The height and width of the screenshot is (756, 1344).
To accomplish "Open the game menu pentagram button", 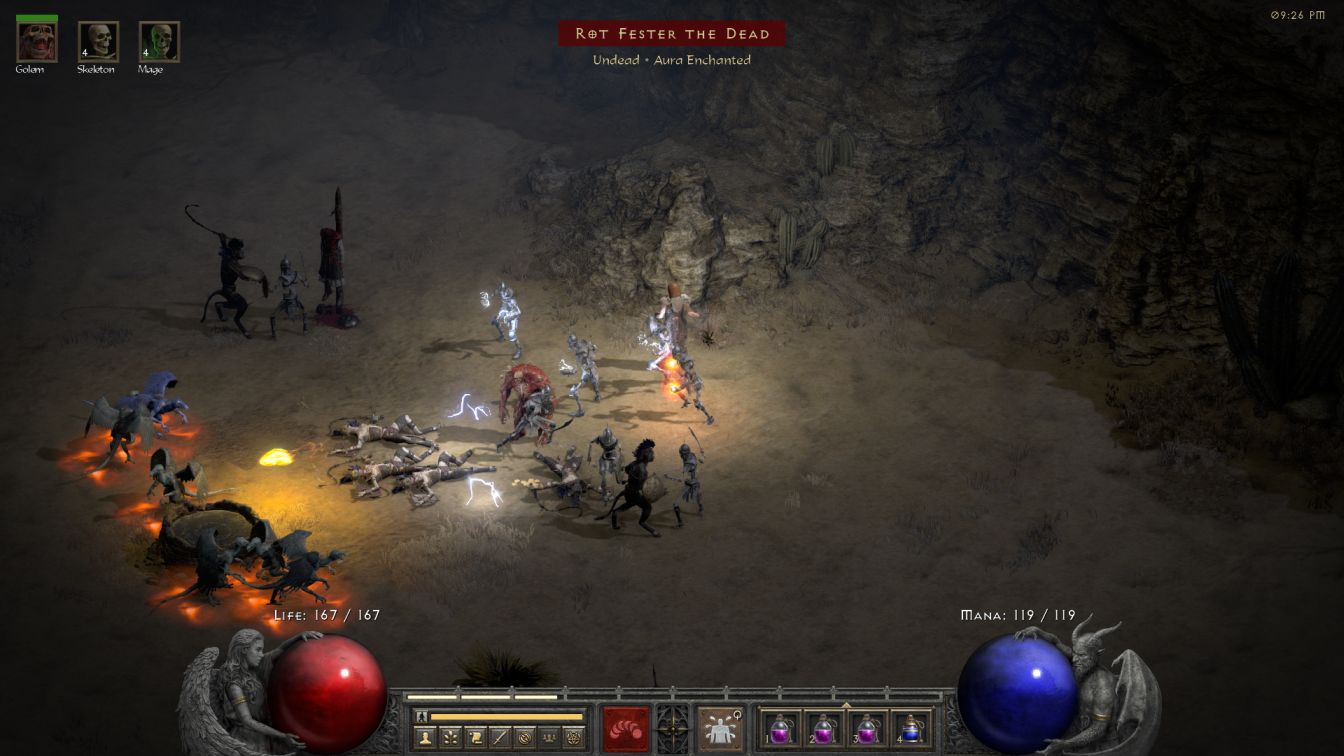I will 573,738.
